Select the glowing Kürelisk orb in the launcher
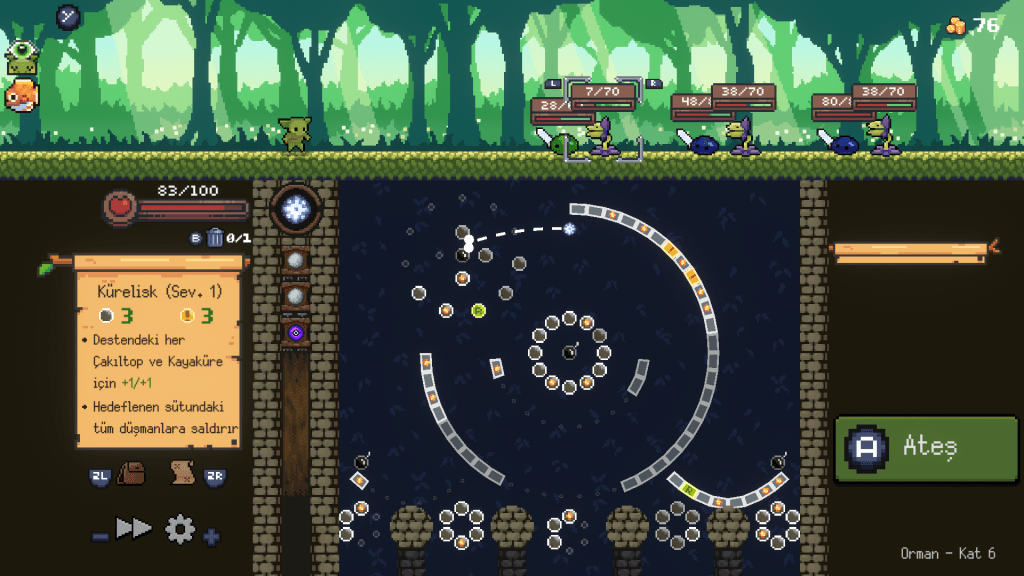This screenshot has height=576, width=1024. click(295, 209)
